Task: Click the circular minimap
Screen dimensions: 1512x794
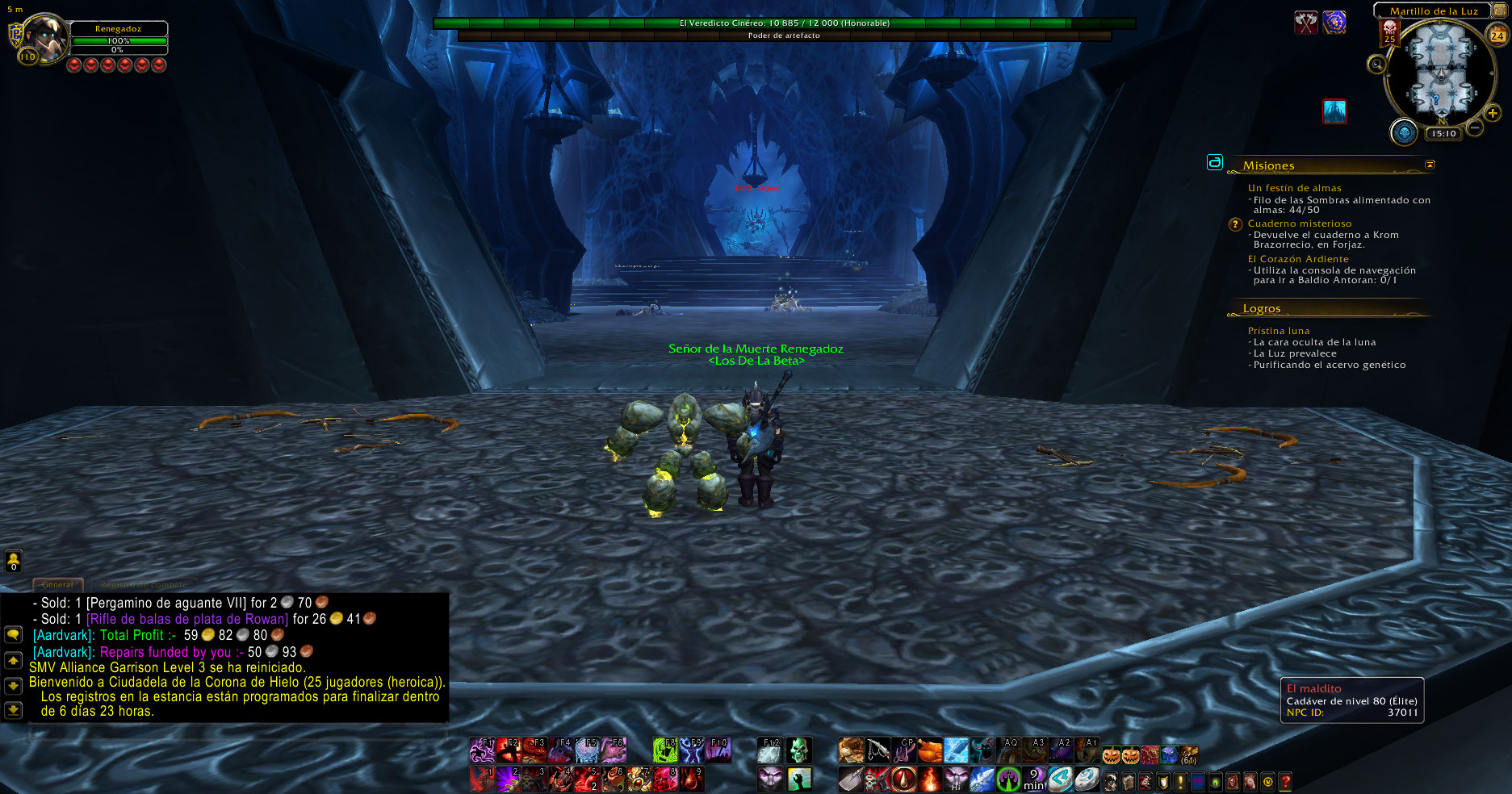Action: point(1439,71)
